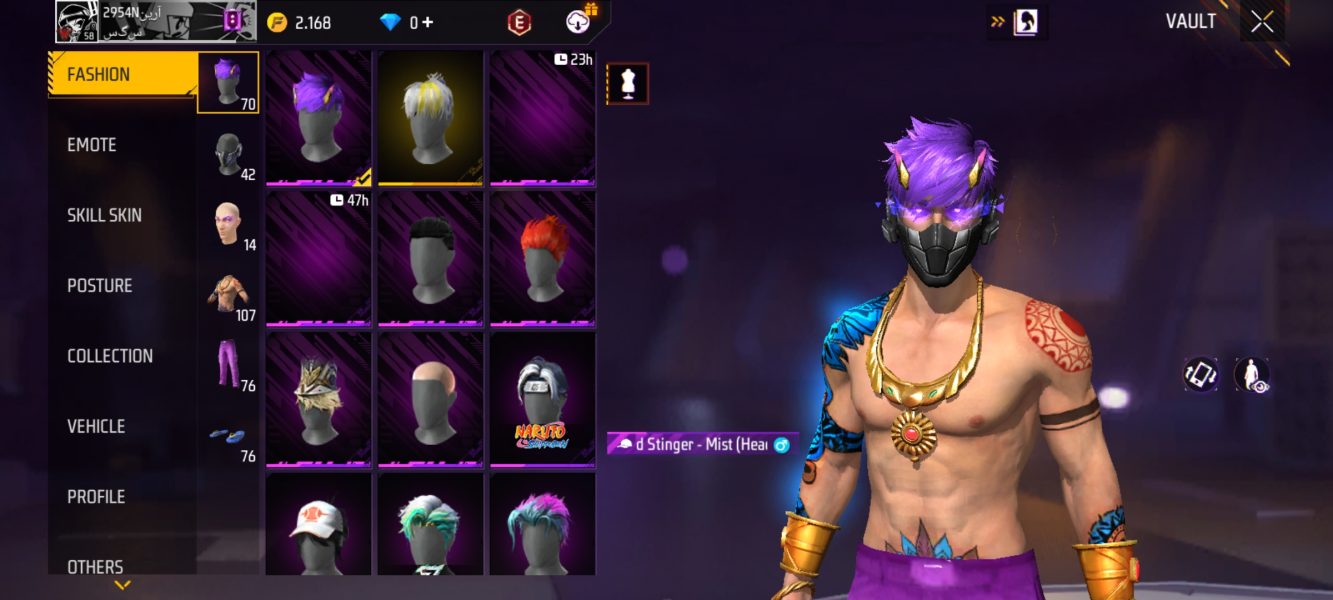Screen dimensions: 1333x600
Task: Open the Profile category
Action: coord(96,496)
